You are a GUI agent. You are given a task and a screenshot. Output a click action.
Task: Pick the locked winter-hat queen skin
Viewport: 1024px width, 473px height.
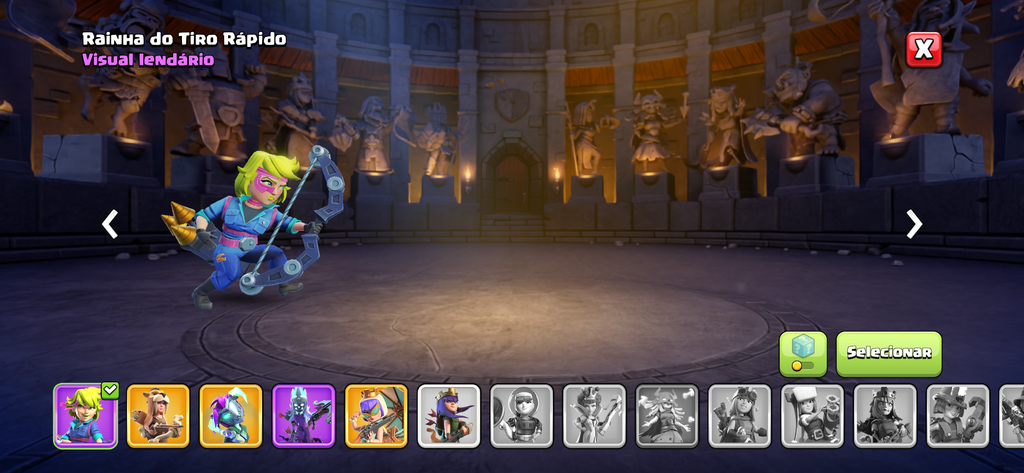coord(812,415)
